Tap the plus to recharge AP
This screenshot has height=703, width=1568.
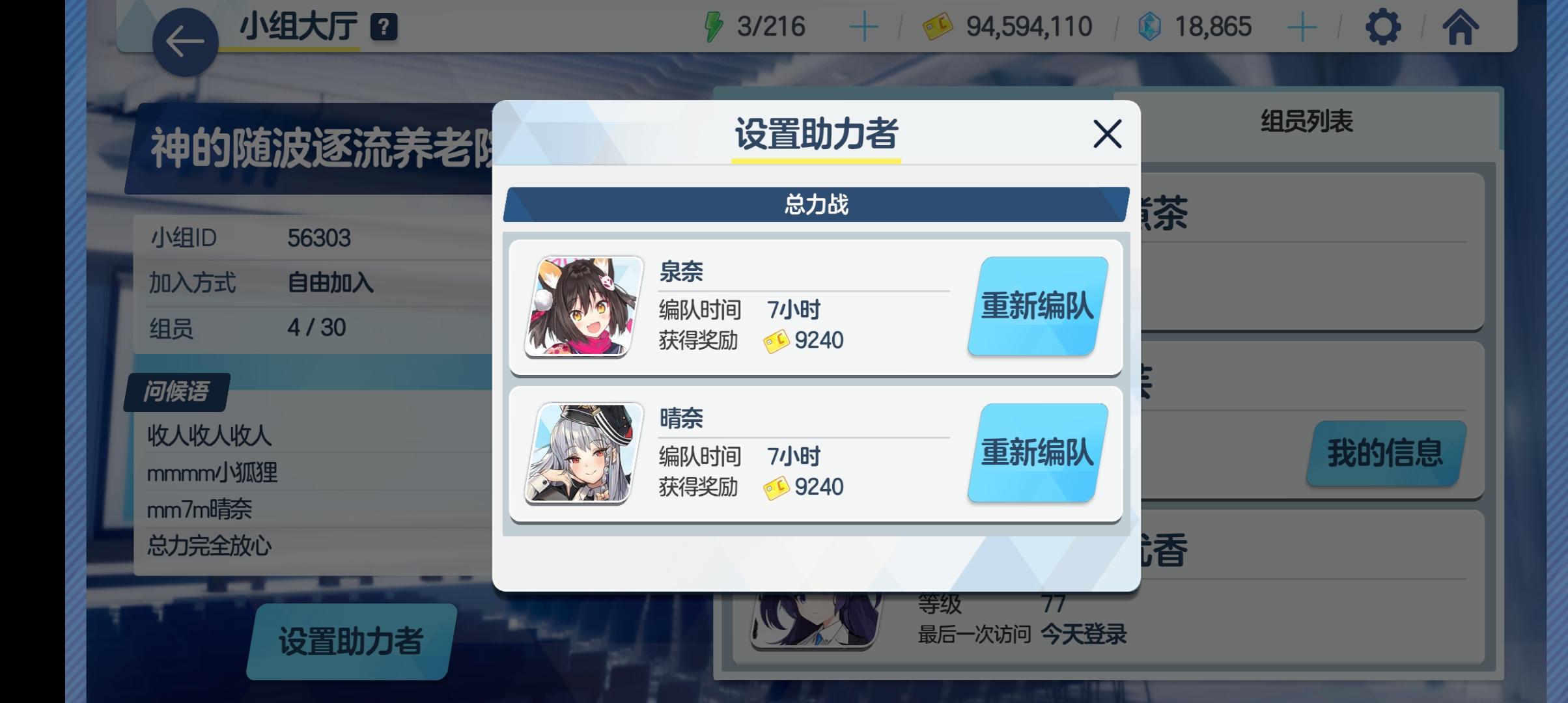point(863,27)
